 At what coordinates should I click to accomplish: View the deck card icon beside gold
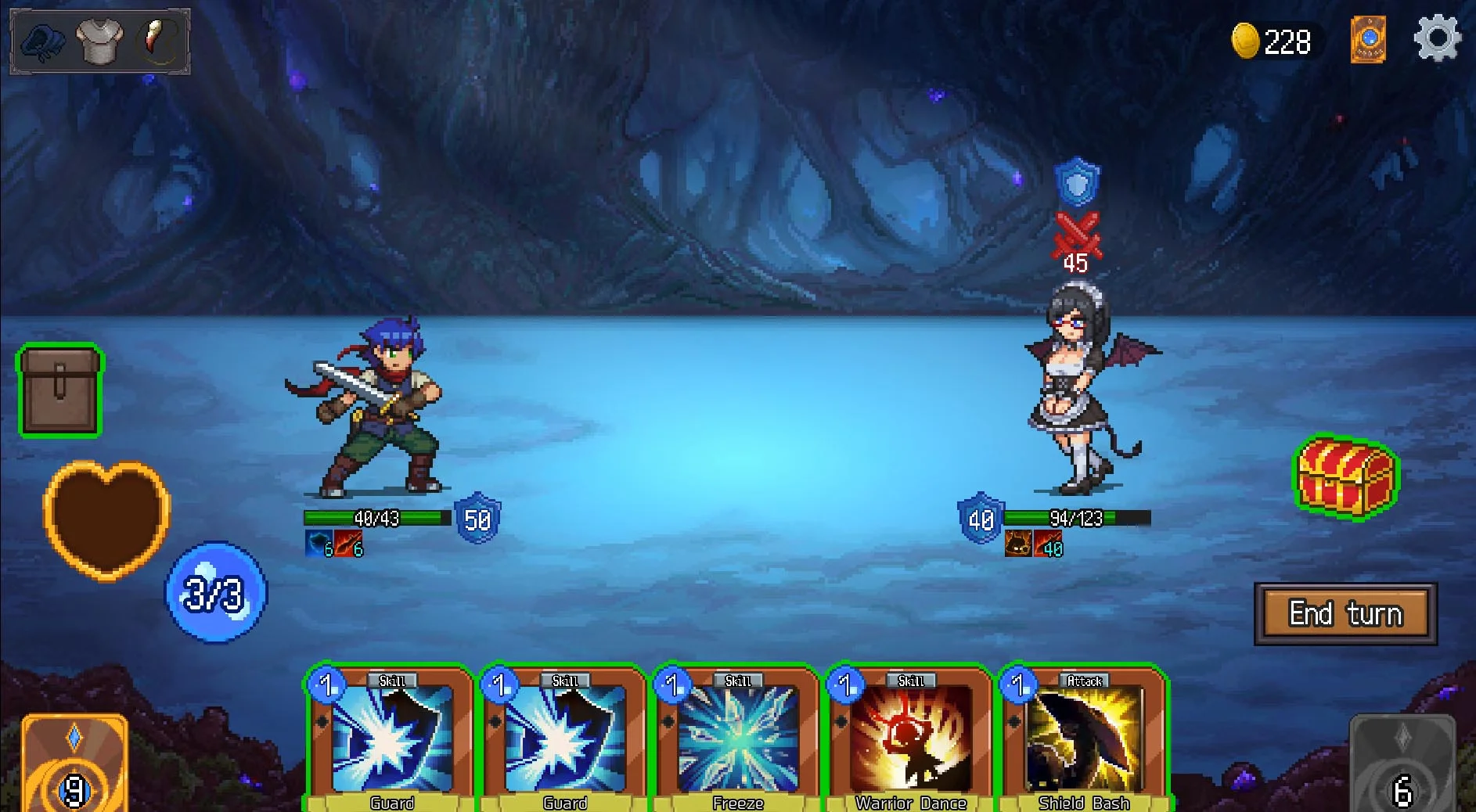(1368, 40)
